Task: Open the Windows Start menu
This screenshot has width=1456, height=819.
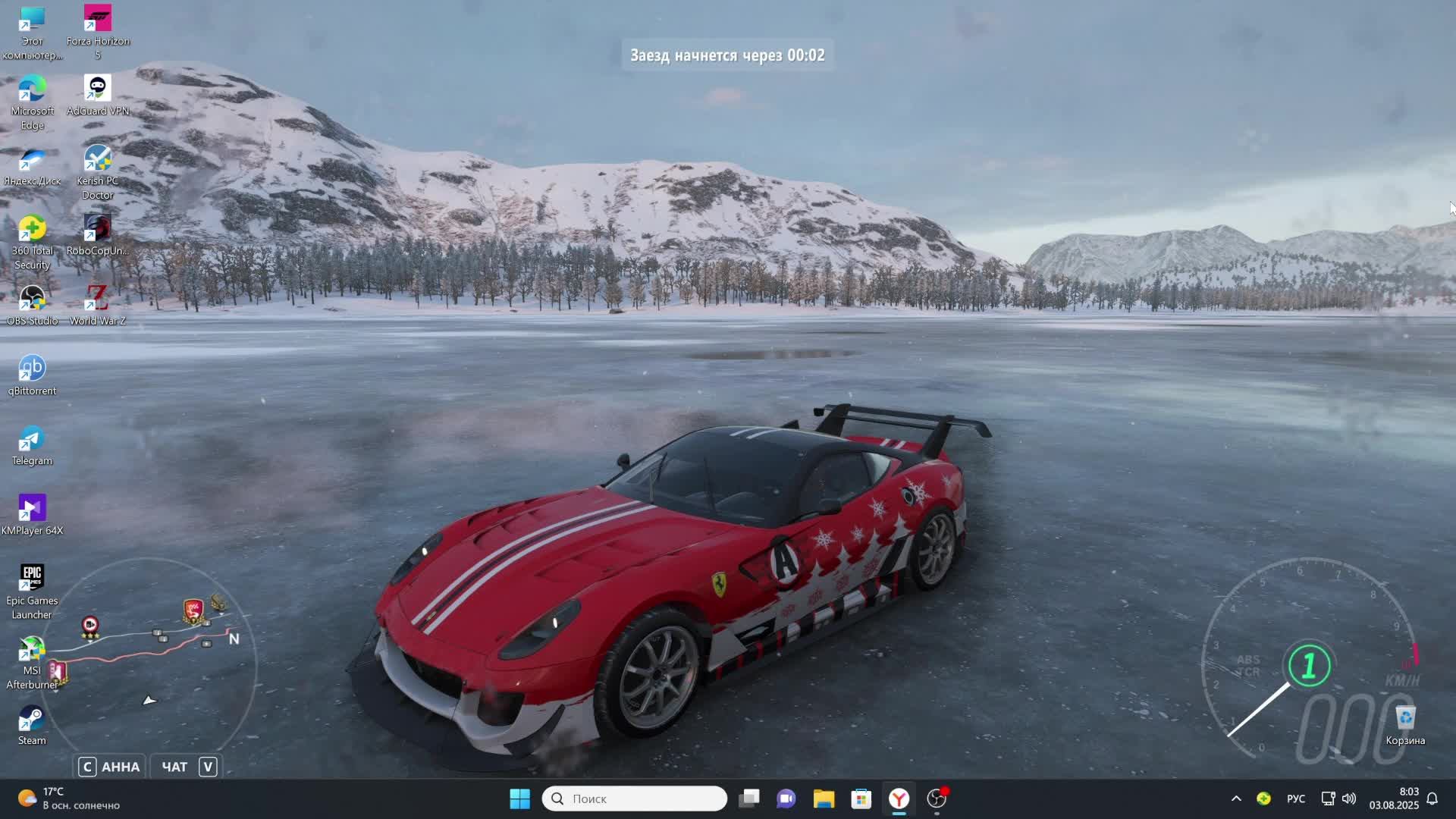Action: [x=519, y=799]
